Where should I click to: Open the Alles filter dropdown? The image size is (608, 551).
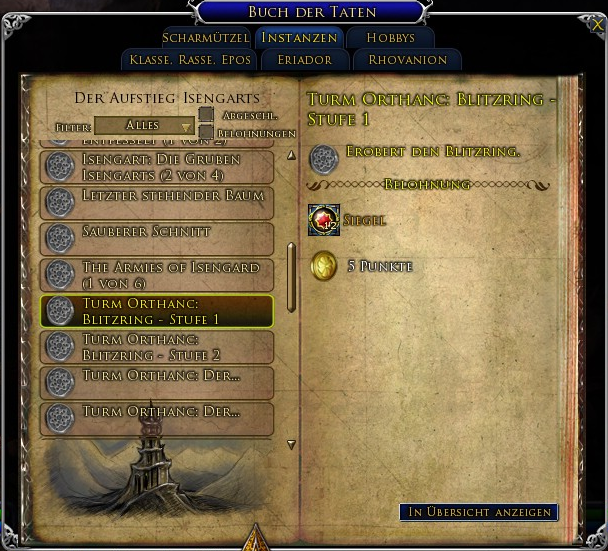click(144, 126)
